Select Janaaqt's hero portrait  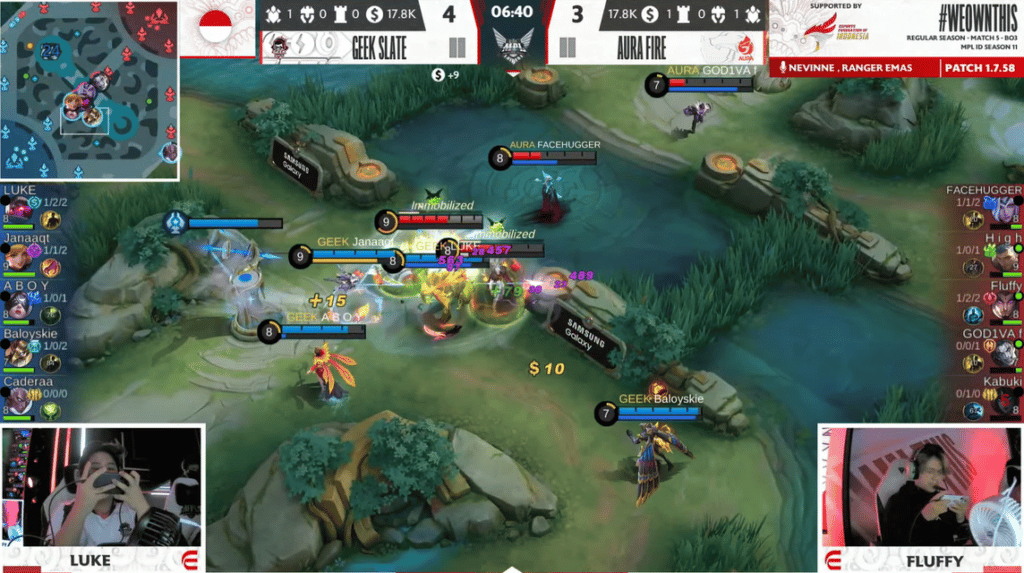coord(18,258)
